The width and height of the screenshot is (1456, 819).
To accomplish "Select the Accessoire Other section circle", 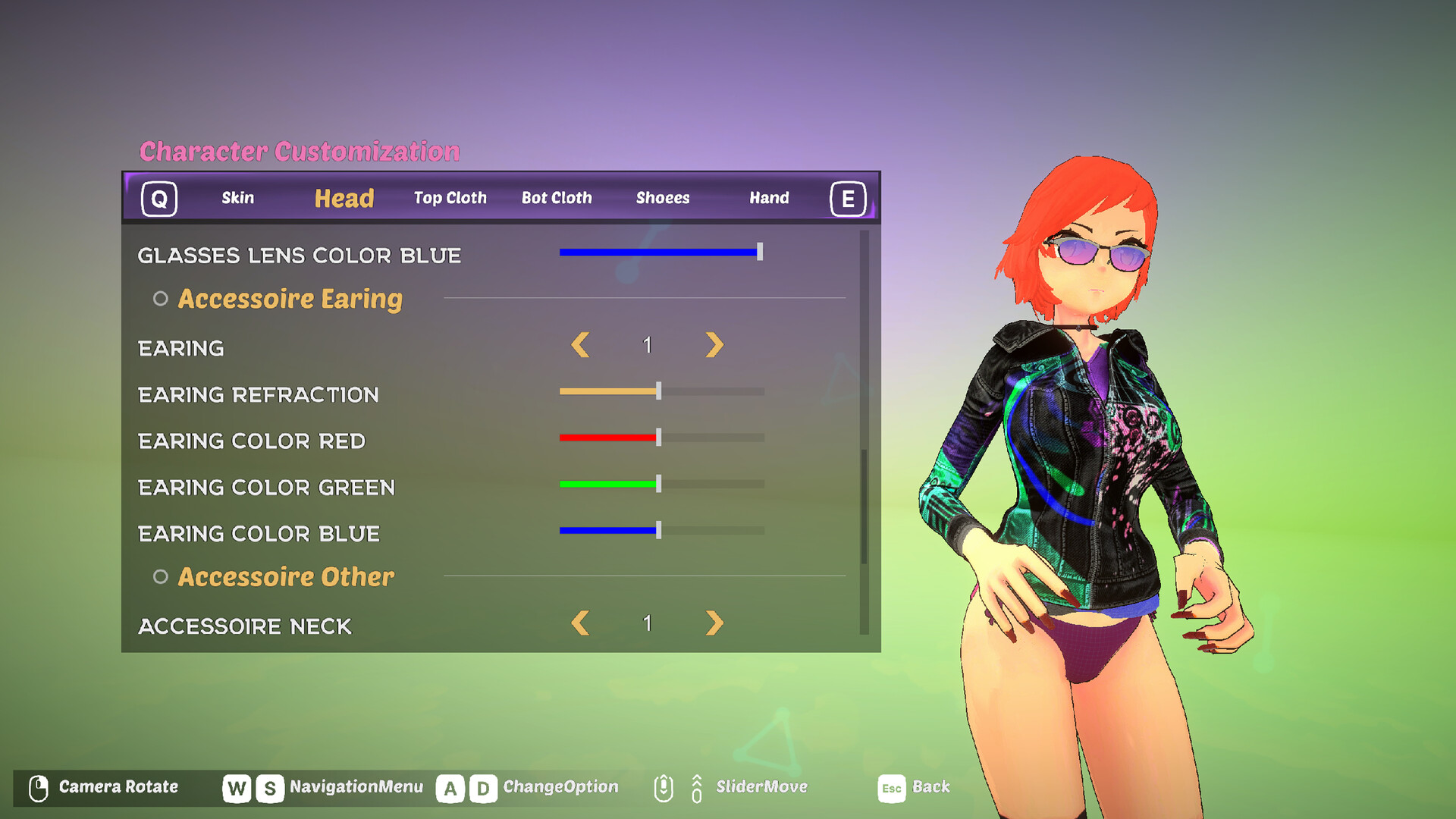I will tap(160, 576).
